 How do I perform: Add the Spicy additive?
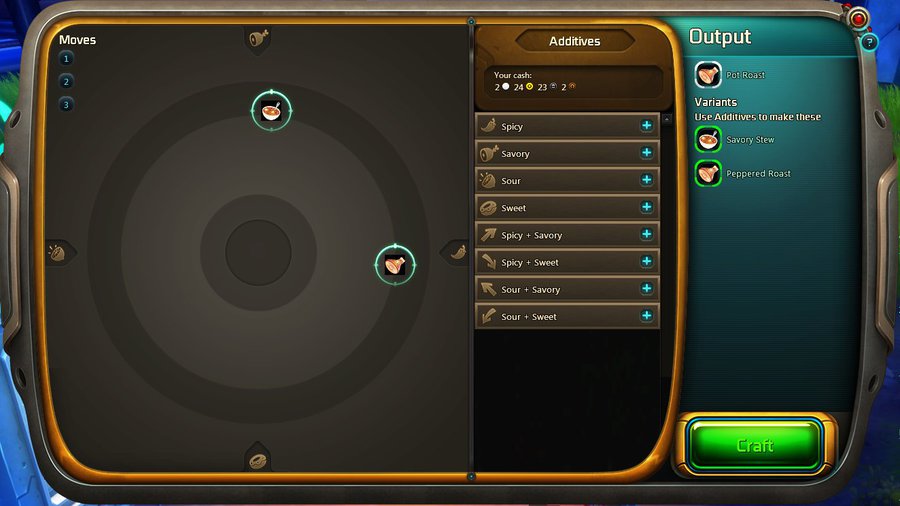pyautogui.click(x=646, y=126)
